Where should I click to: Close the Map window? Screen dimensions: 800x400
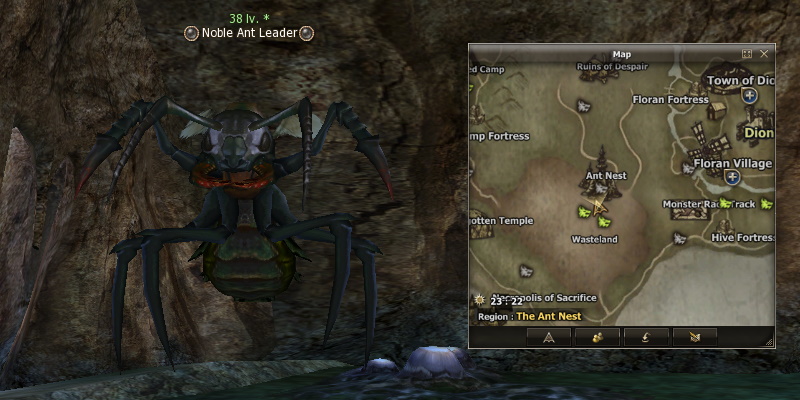click(764, 53)
